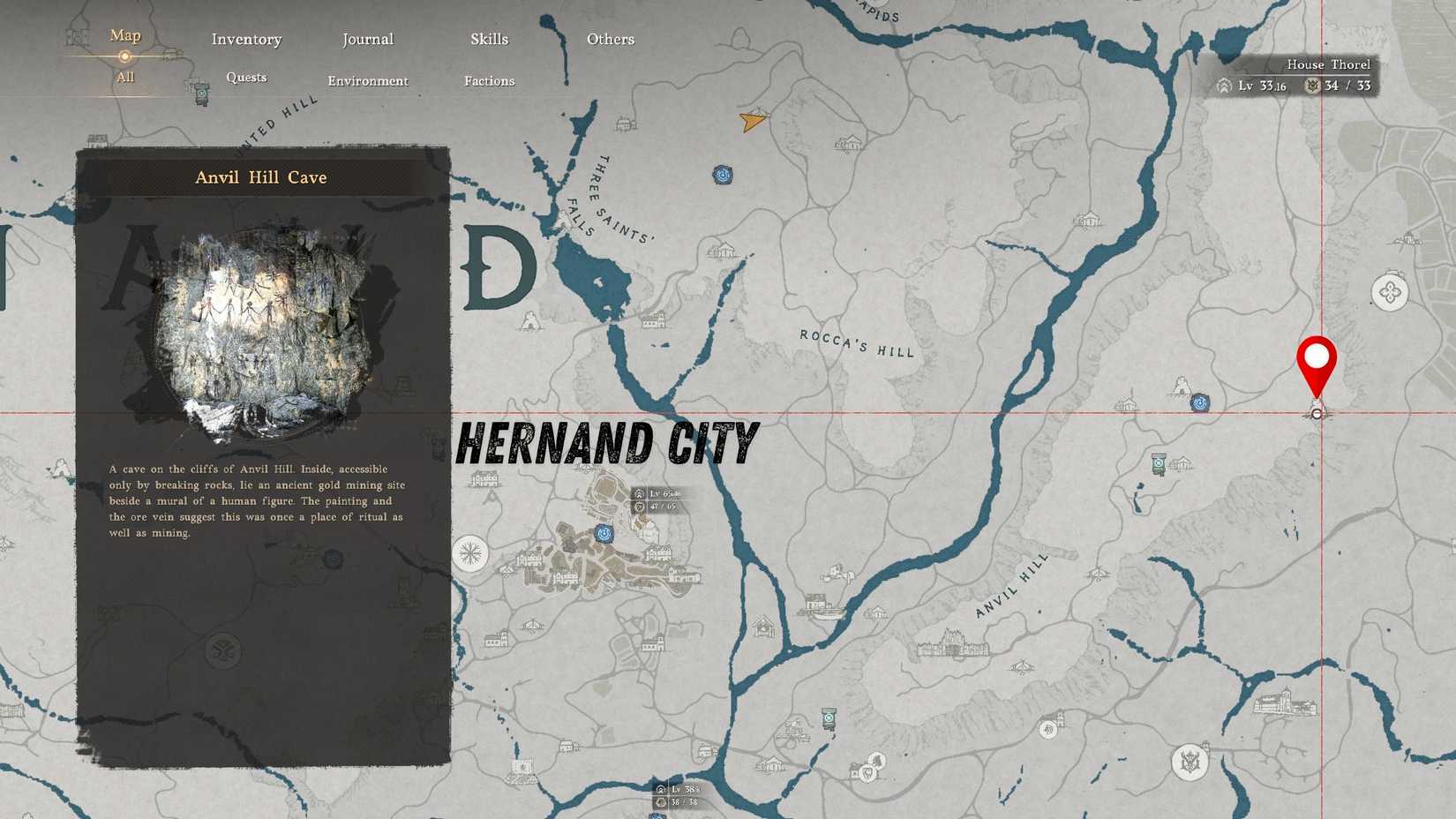Switch to the Journal tab
Screen dimensions: 1456x819
pyautogui.click(x=367, y=39)
